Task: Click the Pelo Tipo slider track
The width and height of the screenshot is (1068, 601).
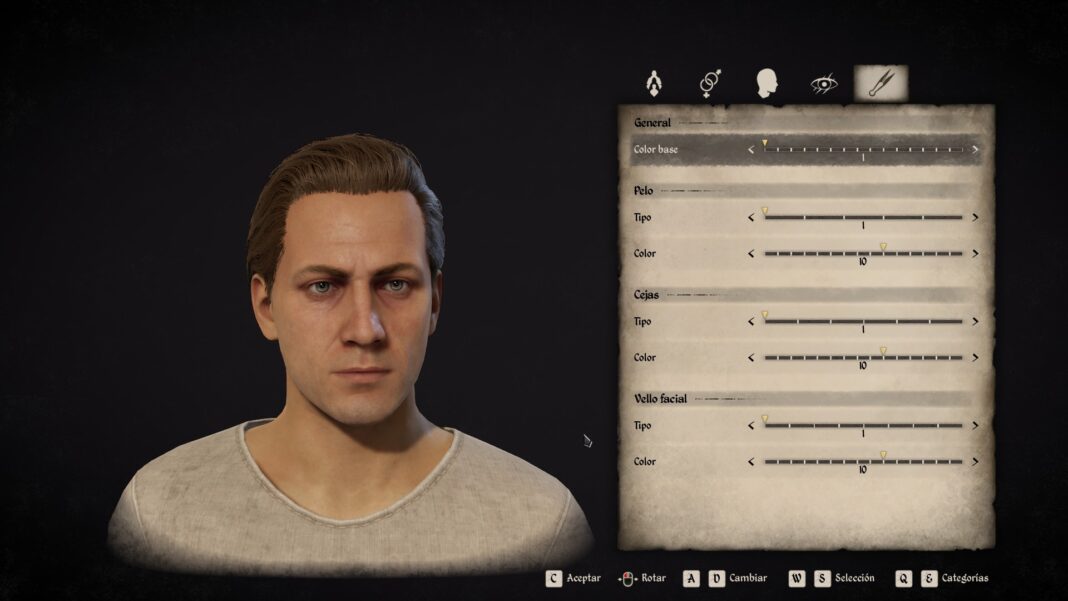Action: [x=863, y=217]
